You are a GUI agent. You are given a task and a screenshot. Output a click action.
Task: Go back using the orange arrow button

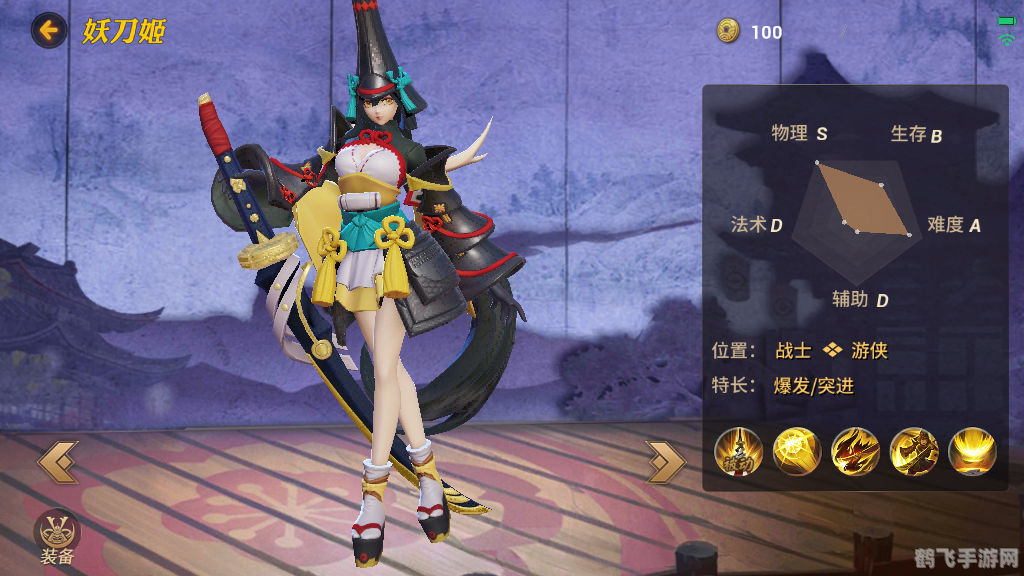48,30
